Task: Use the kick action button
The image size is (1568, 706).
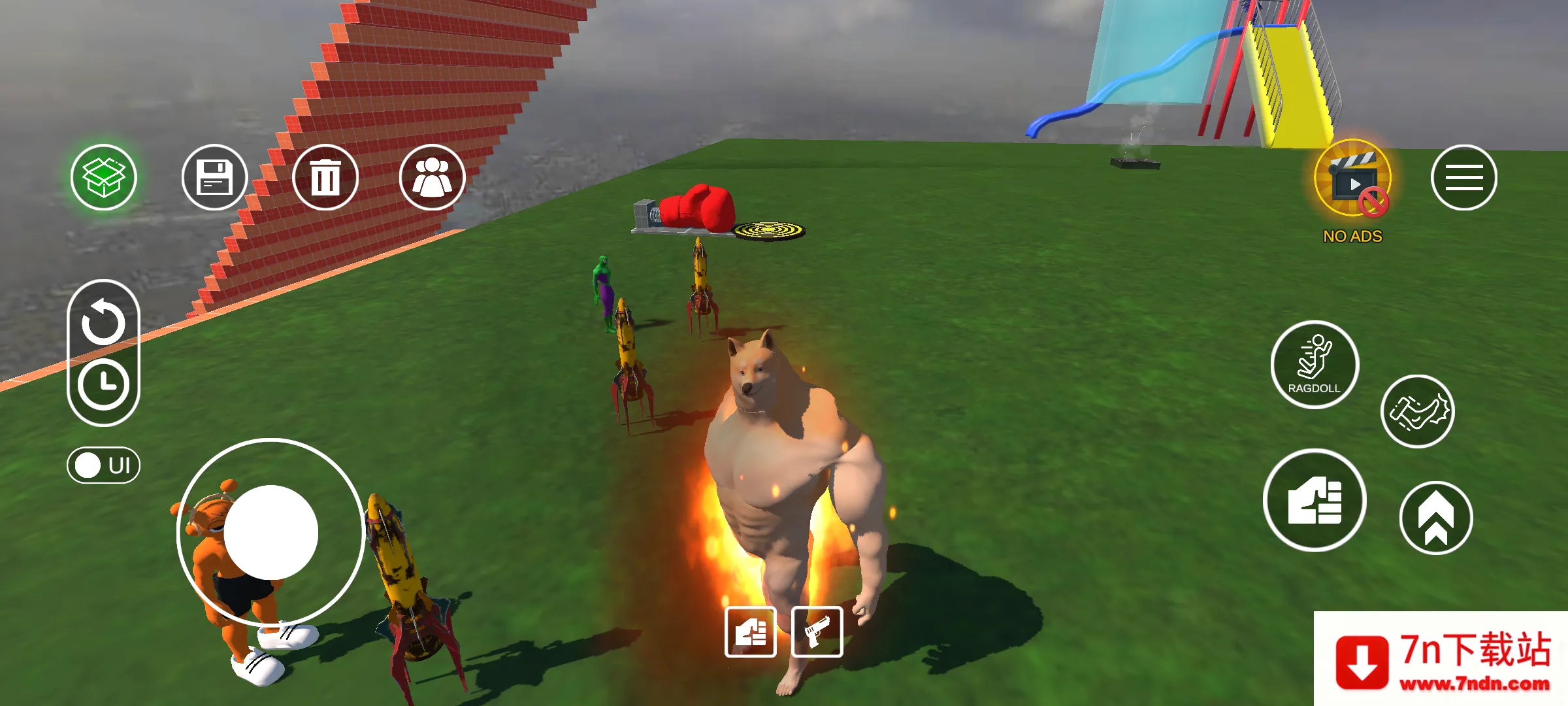Action: click(x=1417, y=411)
